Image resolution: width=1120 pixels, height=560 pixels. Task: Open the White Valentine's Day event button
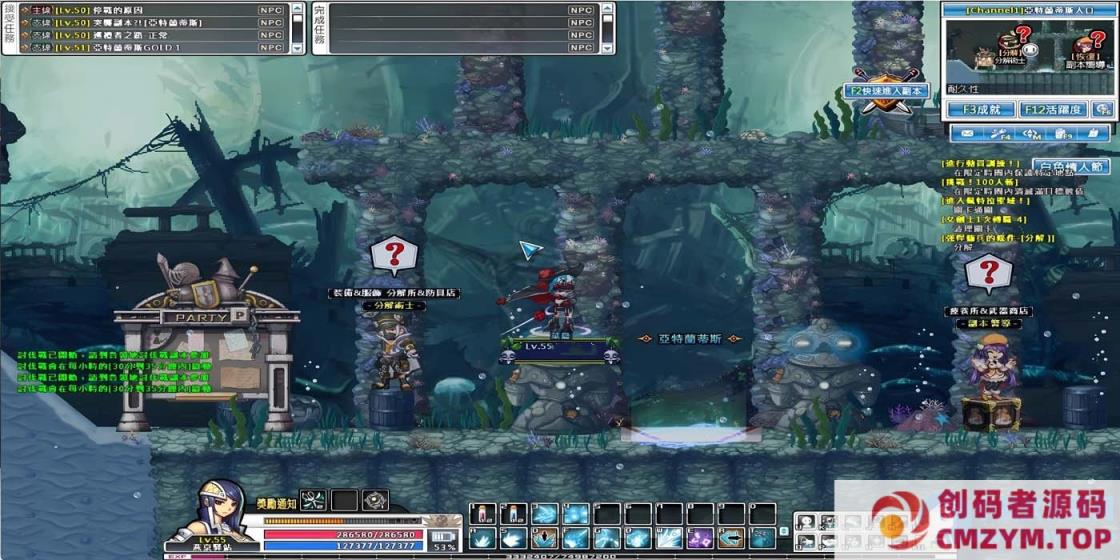(x=1068, y=167)
